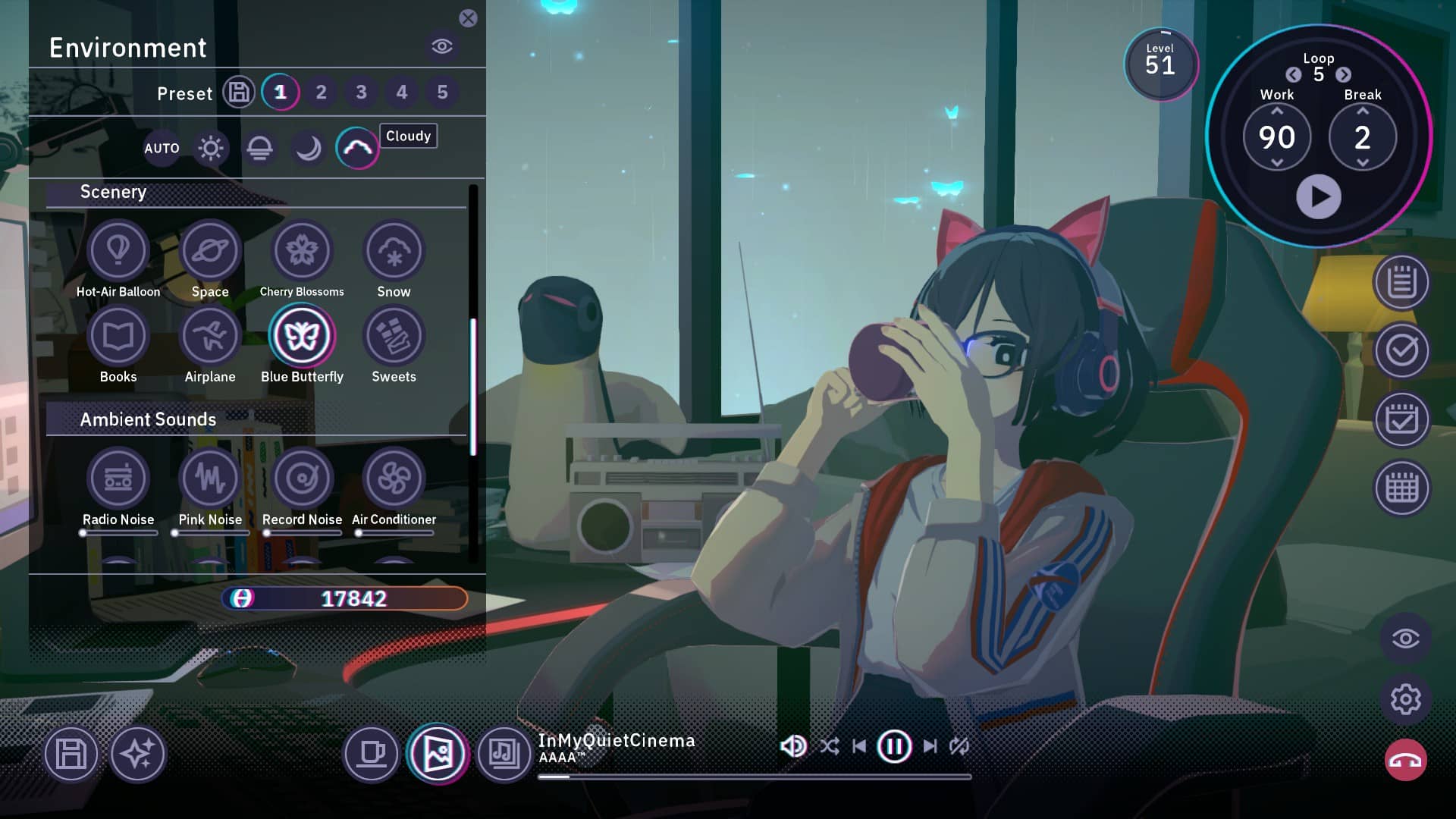The height and width of the screenshot is (819, 1456).
Task: Select preset number 3
Action: coord(361,93)
